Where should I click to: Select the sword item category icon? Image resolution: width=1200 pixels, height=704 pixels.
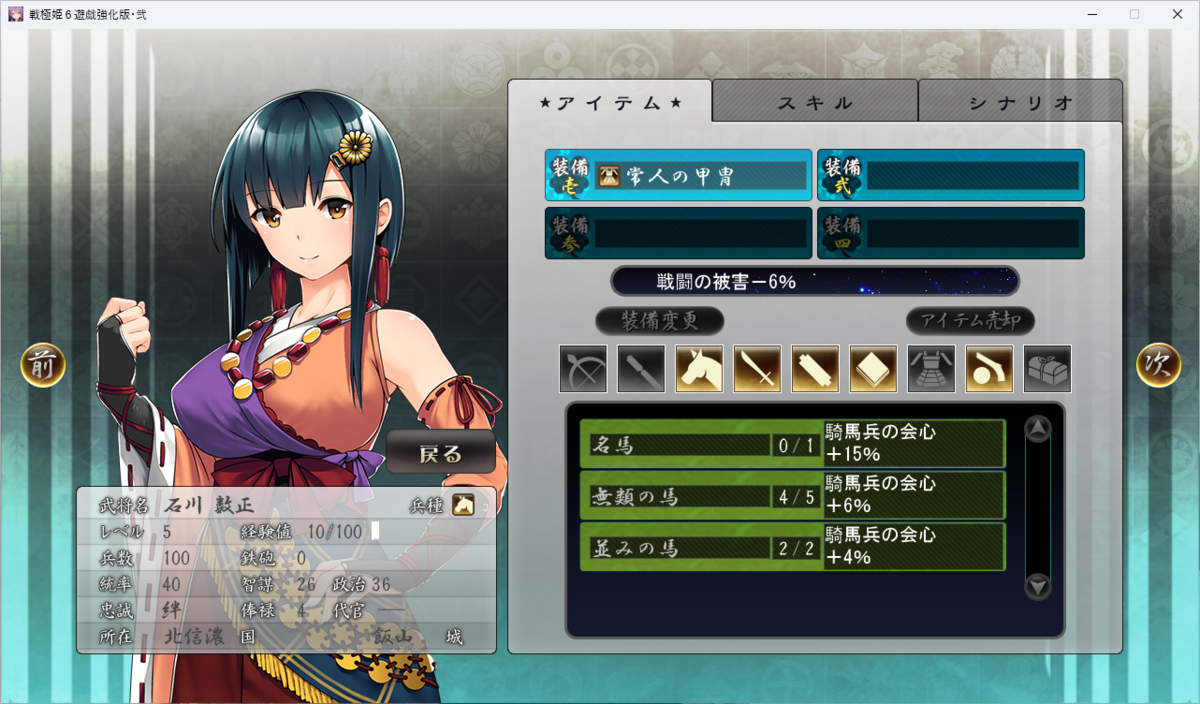coord(757,369)
